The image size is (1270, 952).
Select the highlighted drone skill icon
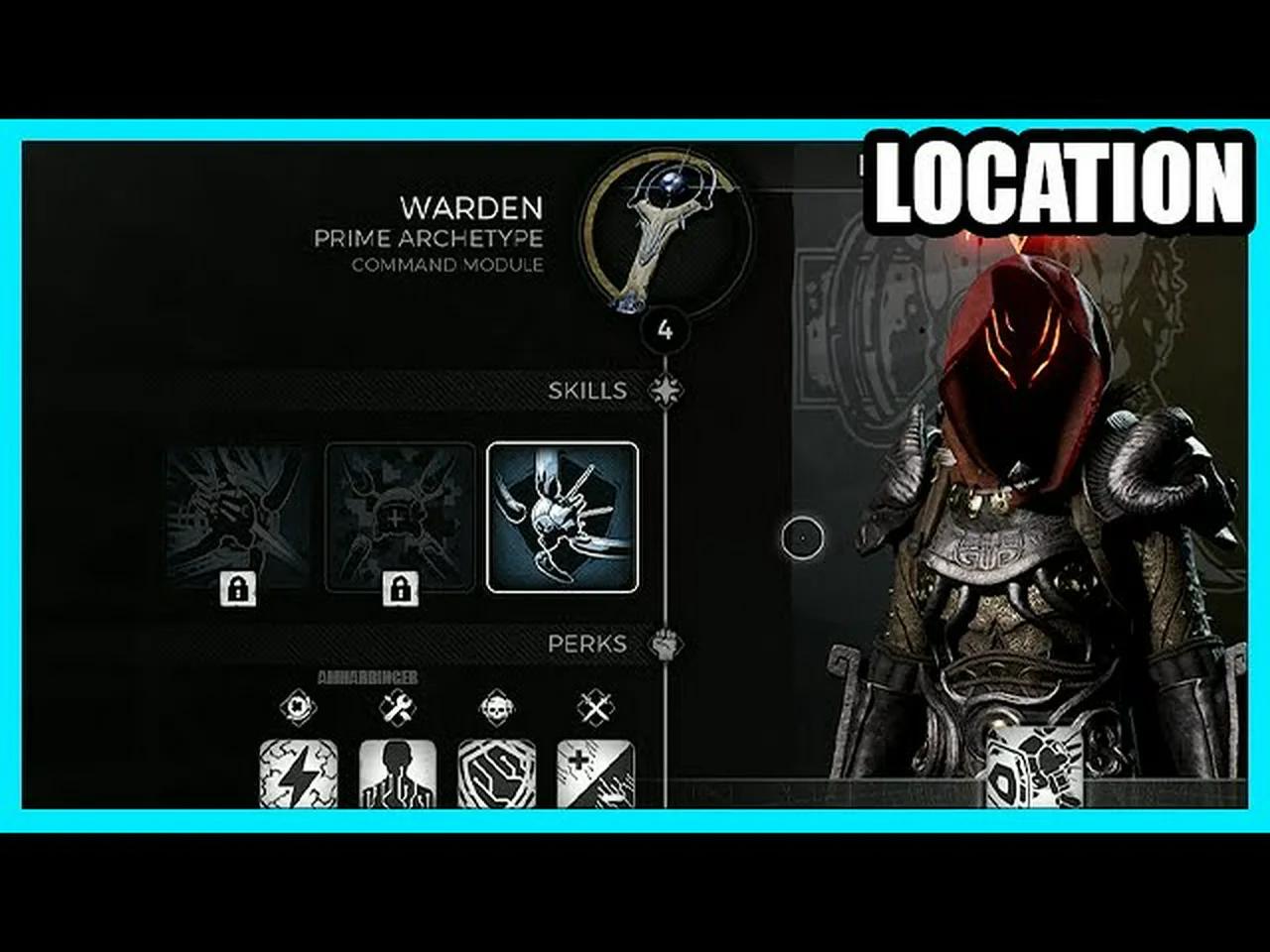pos(563,516)
